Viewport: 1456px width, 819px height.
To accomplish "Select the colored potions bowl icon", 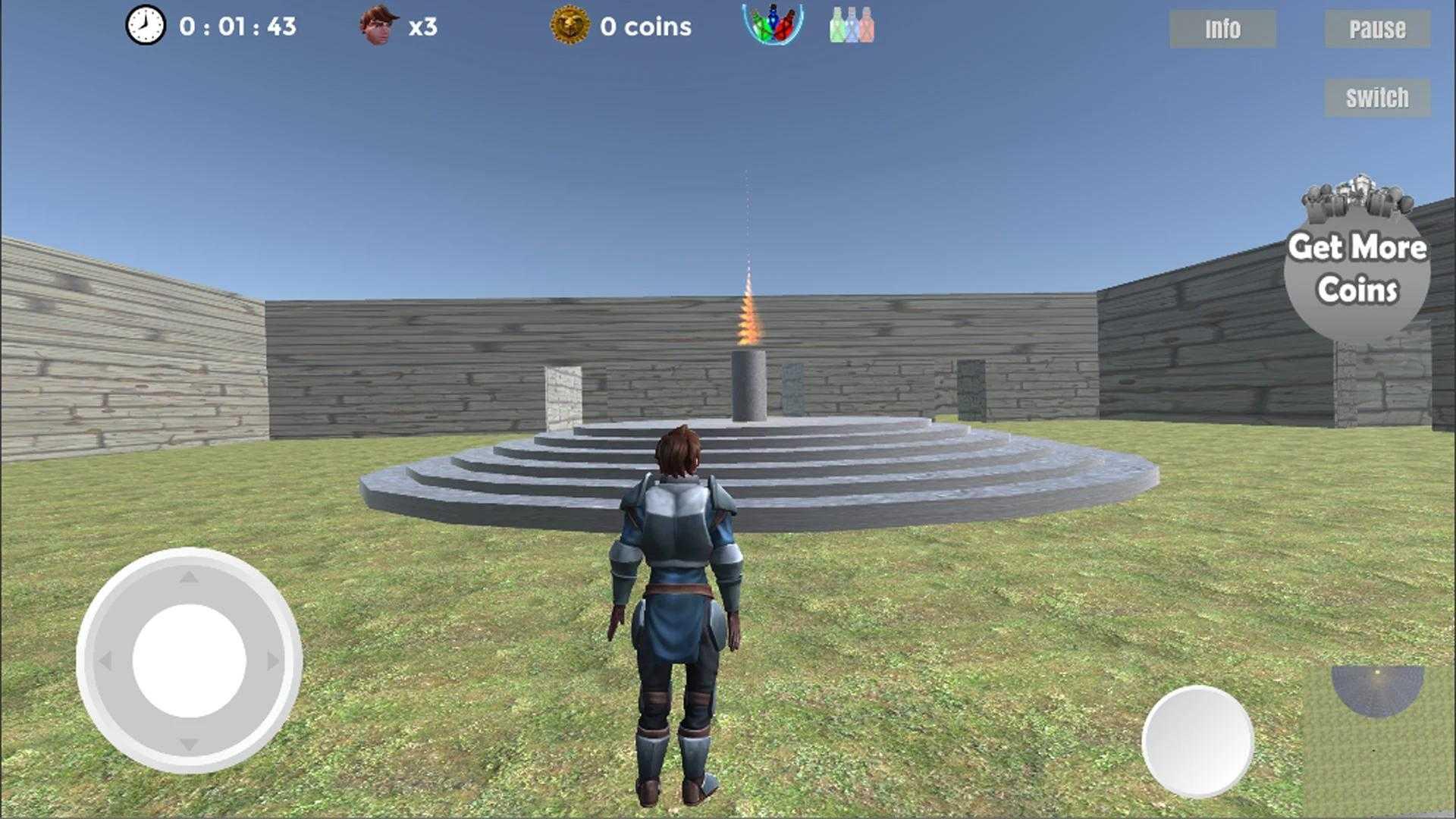I will (773, 24).
